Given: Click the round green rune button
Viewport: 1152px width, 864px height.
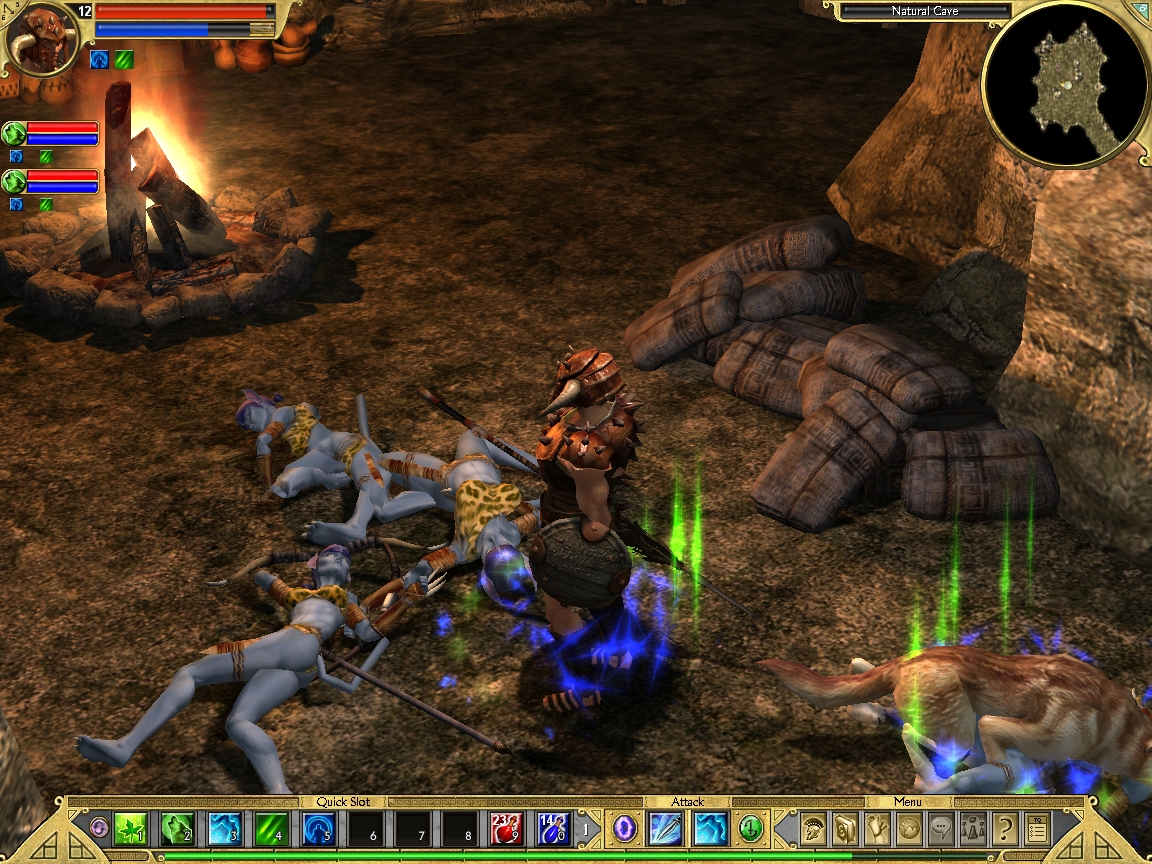Looking at the screenshot, I should 751,828.
